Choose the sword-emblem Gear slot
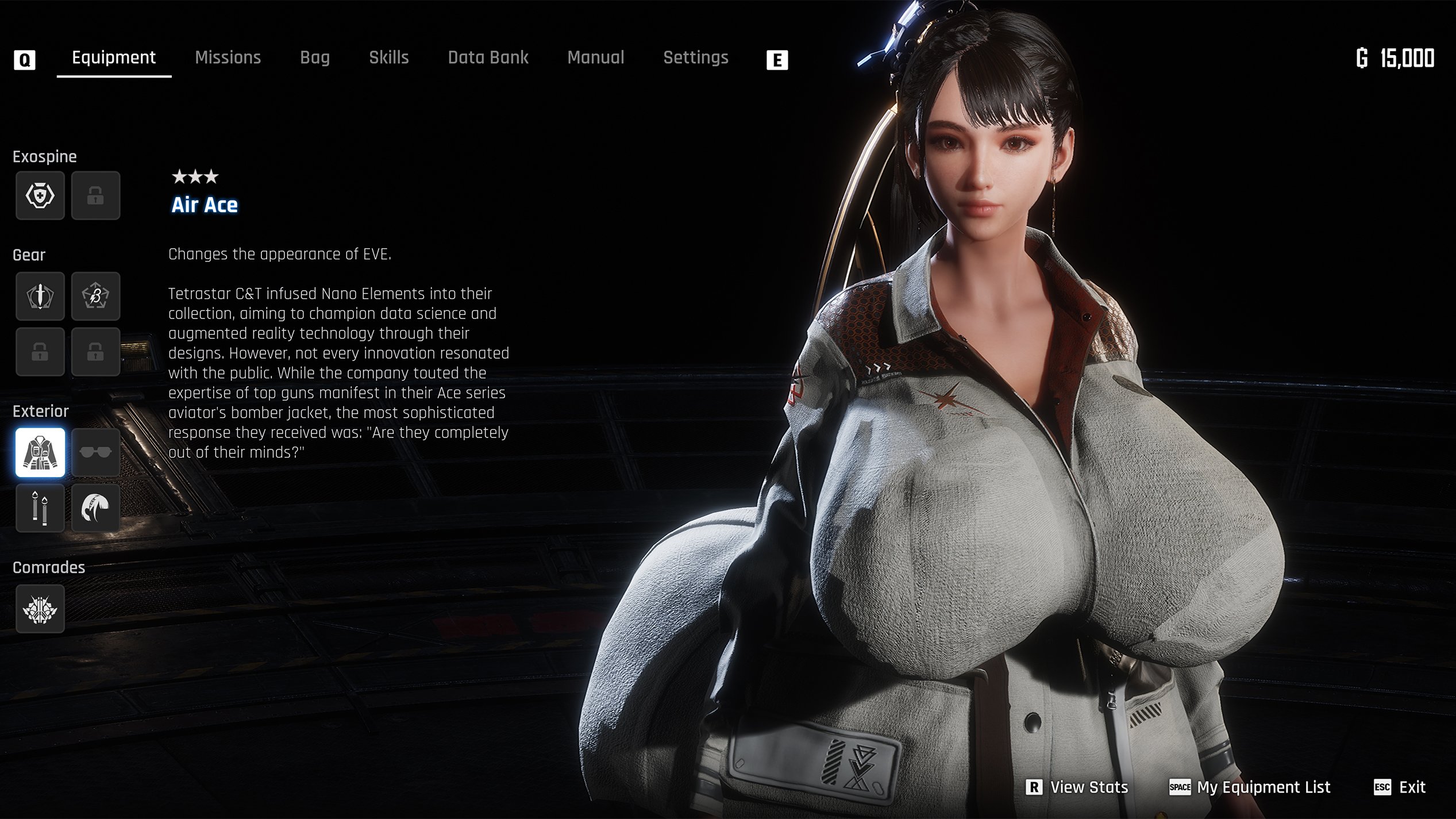 [40, 296]
